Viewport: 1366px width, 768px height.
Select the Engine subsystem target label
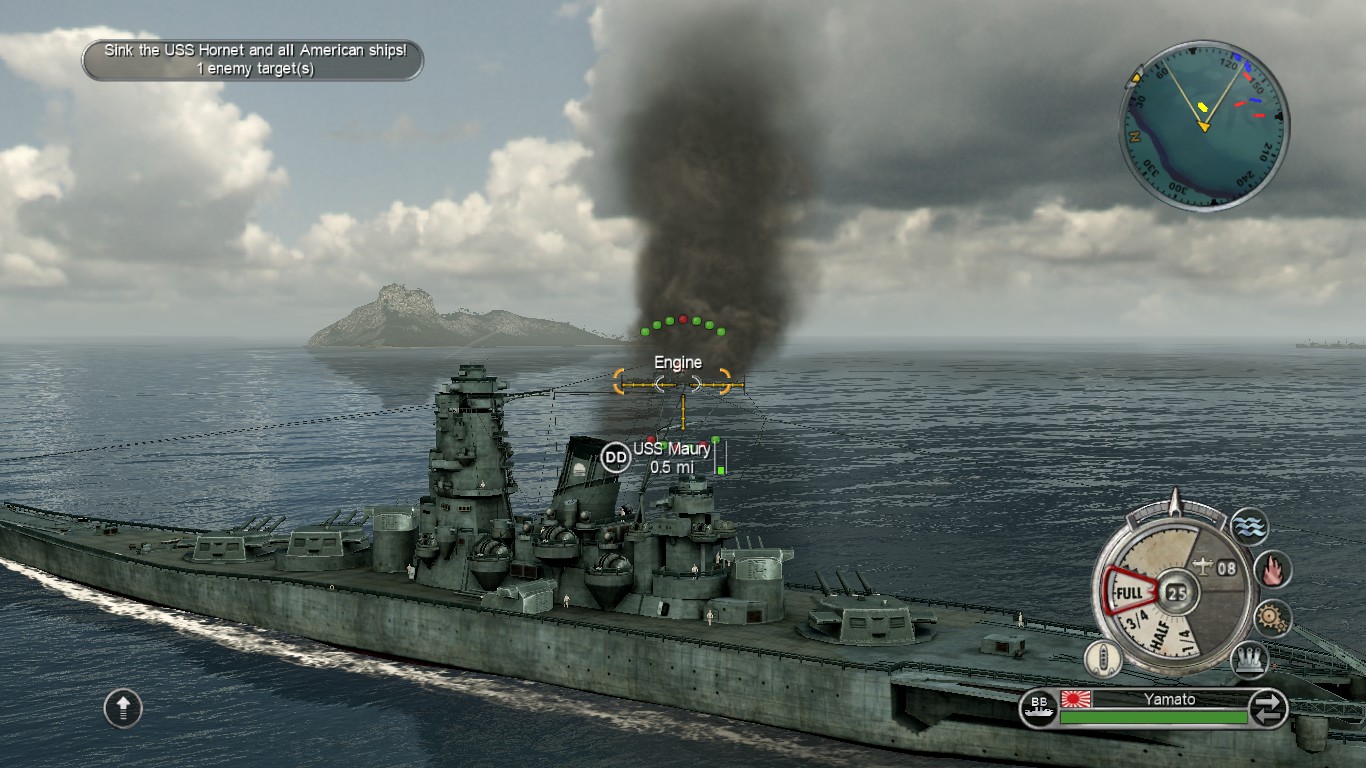coord(679,361)
